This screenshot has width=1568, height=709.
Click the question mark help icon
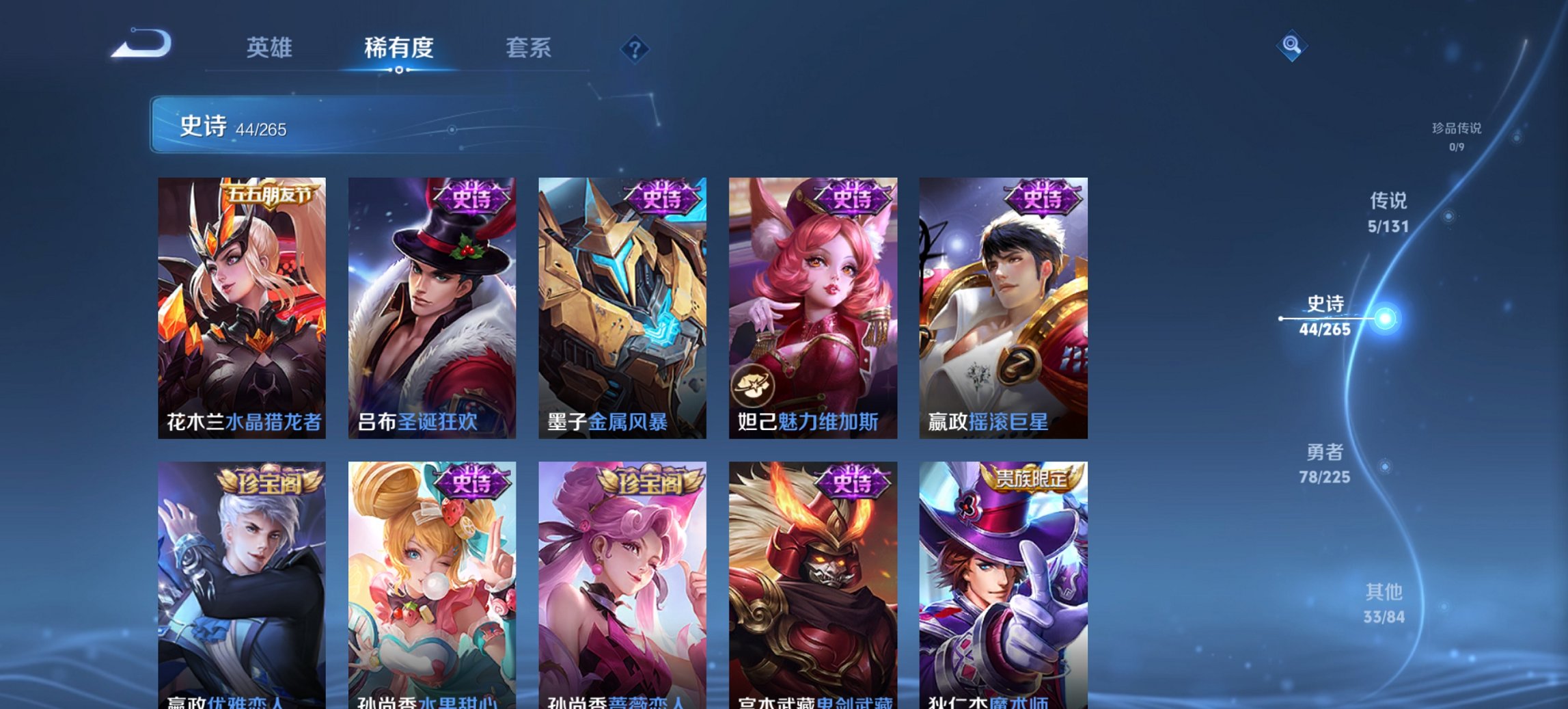pos(635,50)
